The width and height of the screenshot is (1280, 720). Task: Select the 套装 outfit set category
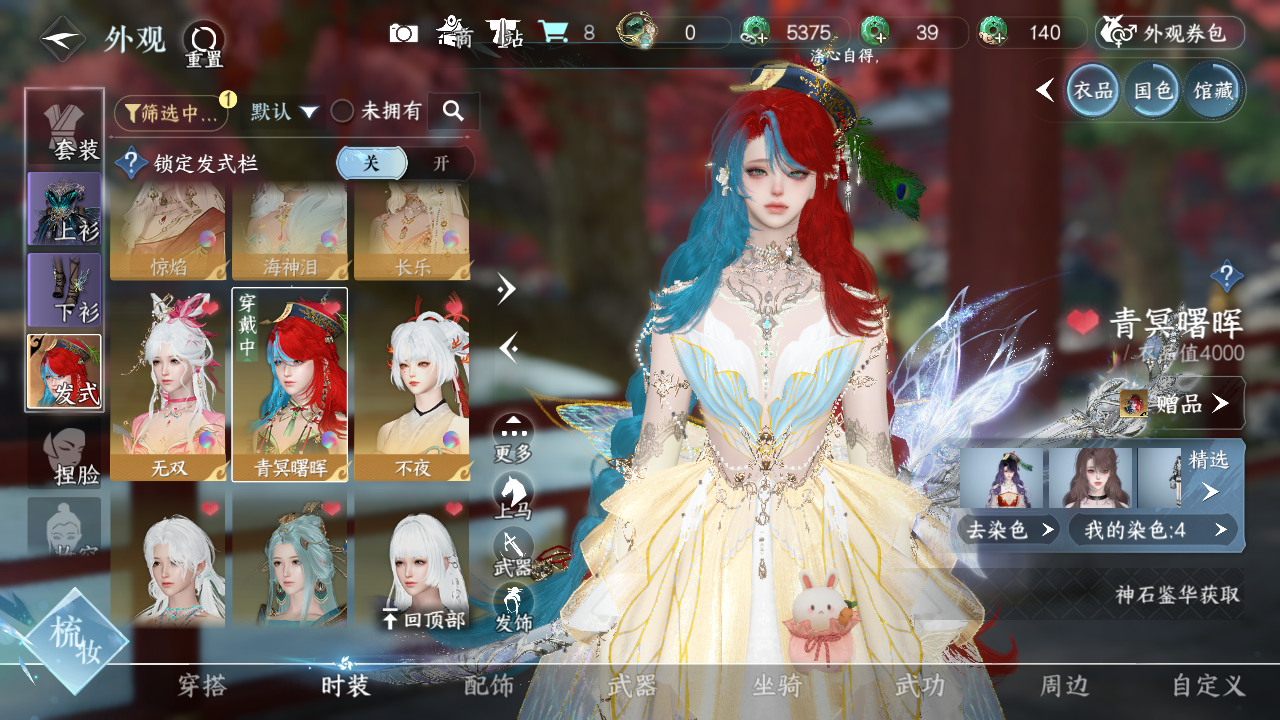point(65,126)
